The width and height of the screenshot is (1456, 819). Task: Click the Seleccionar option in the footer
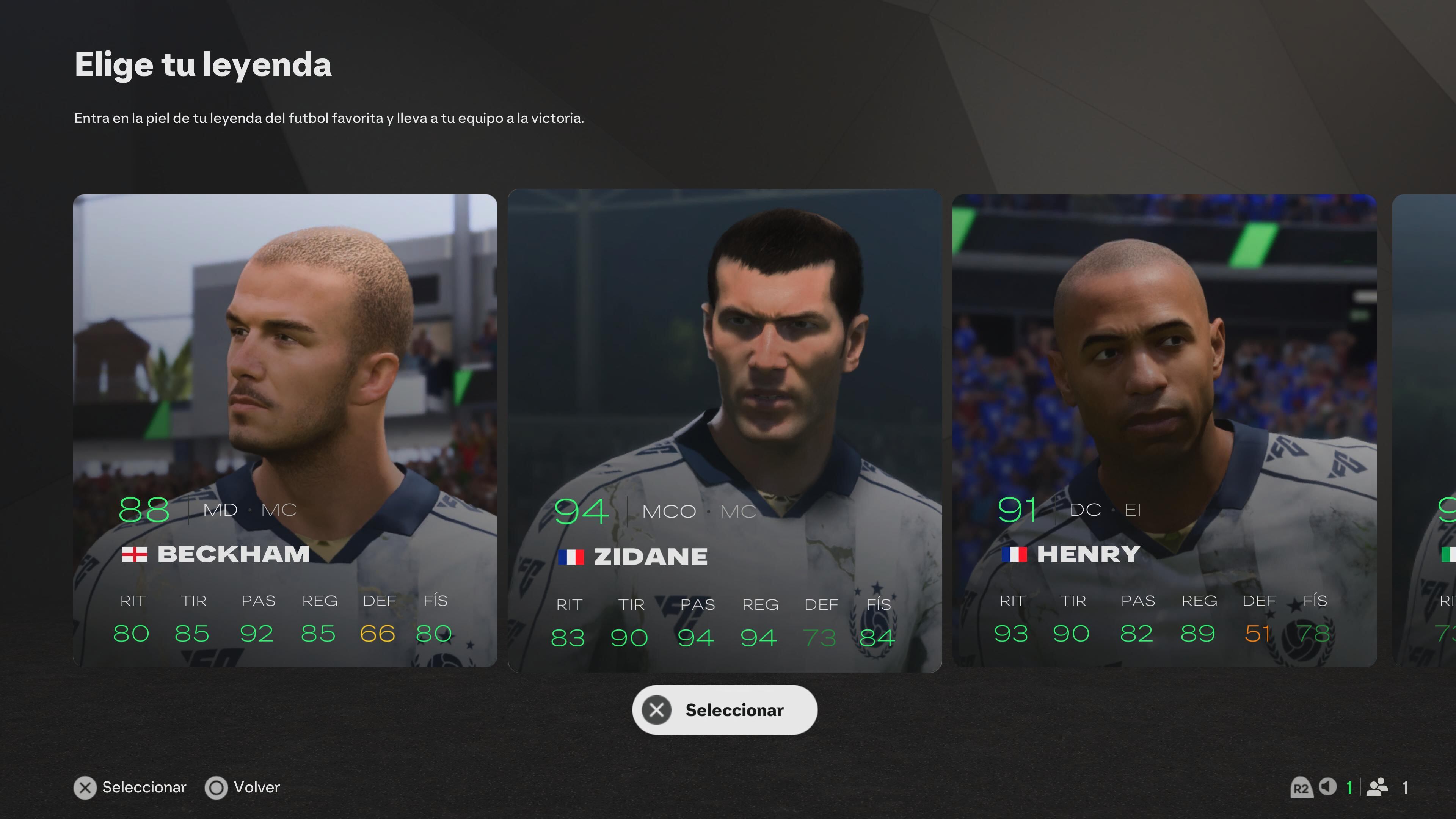[x=130, y=788]
